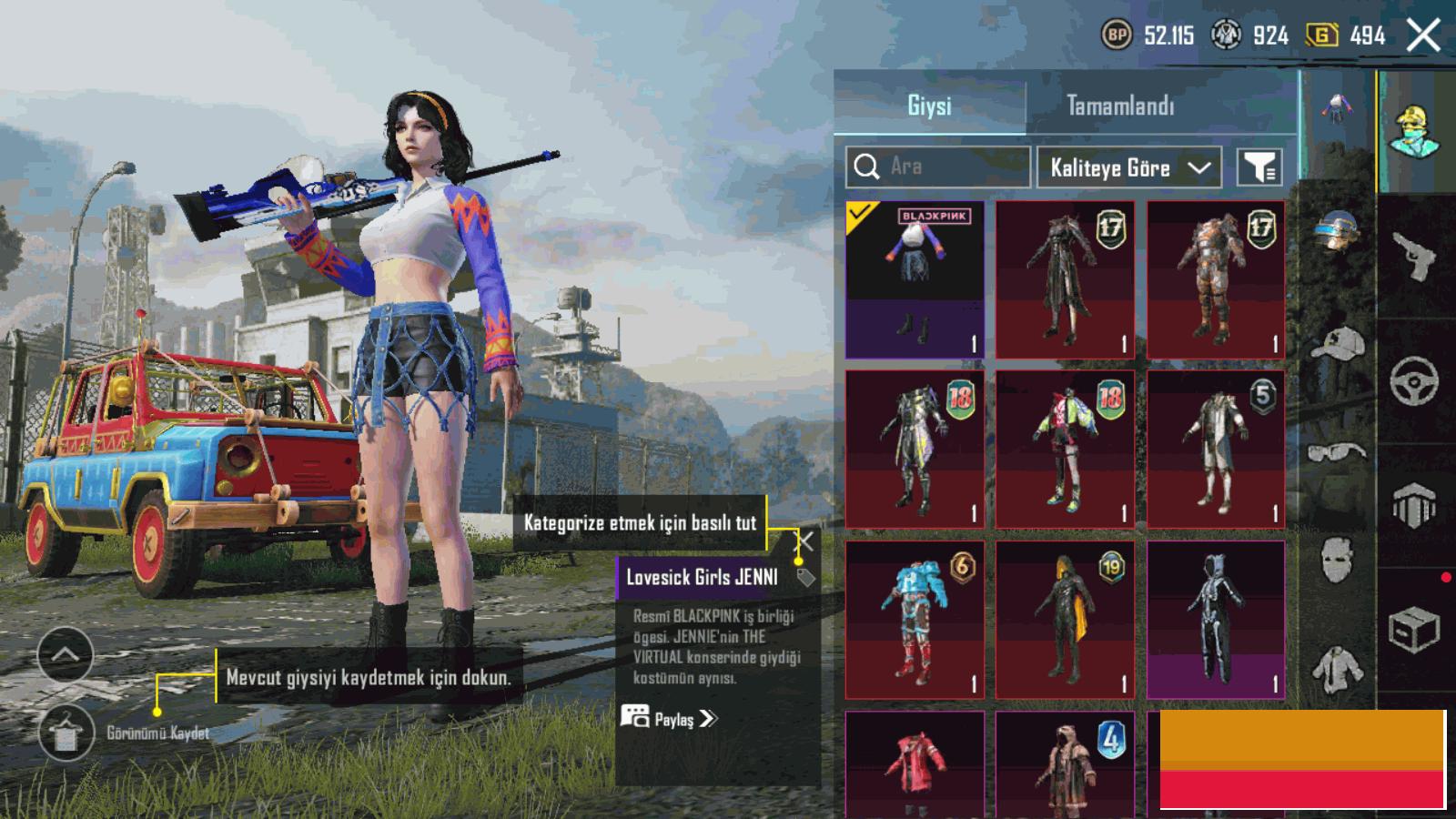Screen dimensions: 1456x819
Task: Tap Görünümü Kaydet to save the look
Action: click(x=66, y=732)
